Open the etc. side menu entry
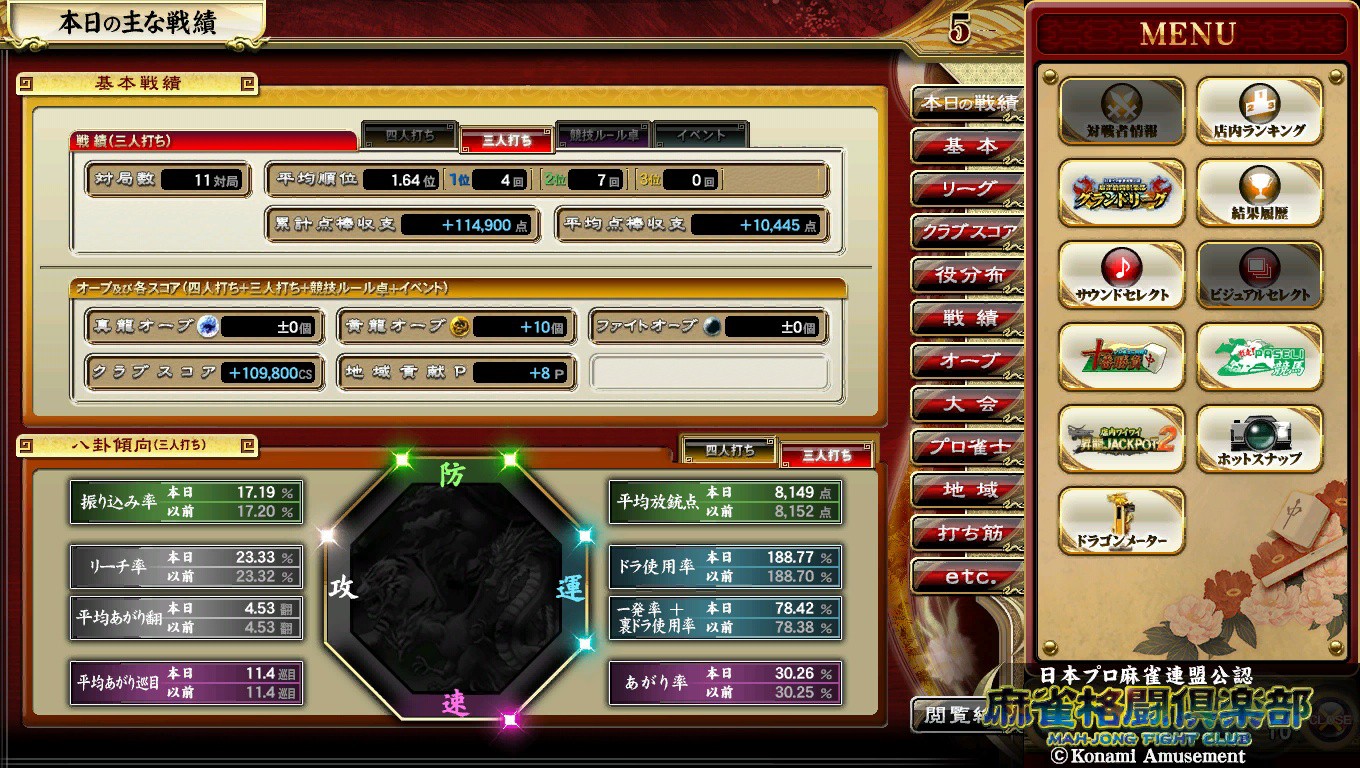 pyautogui.click(x=968, y=576)
